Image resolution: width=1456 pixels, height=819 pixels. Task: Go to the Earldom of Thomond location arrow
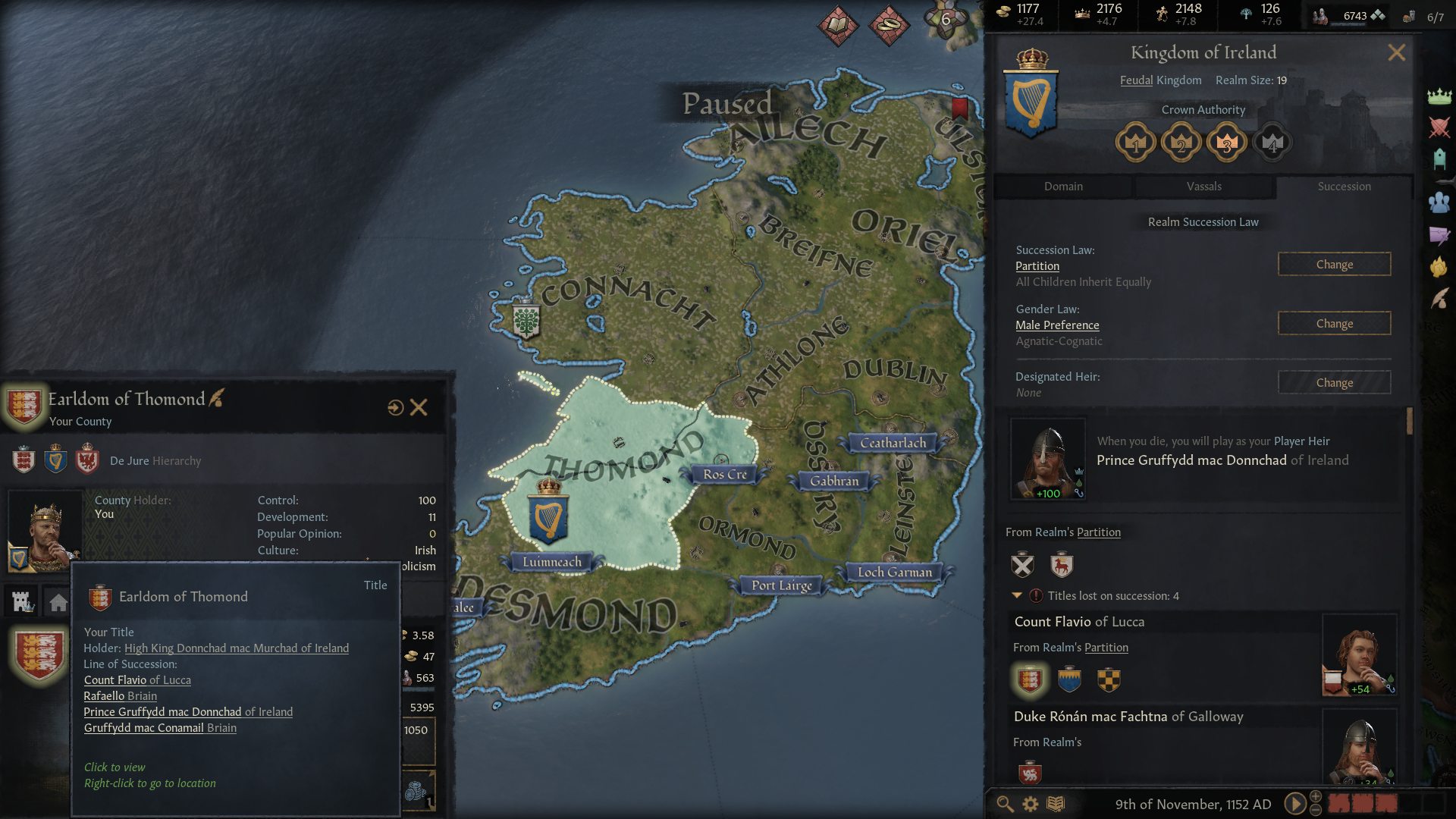[x=395, y=408]
